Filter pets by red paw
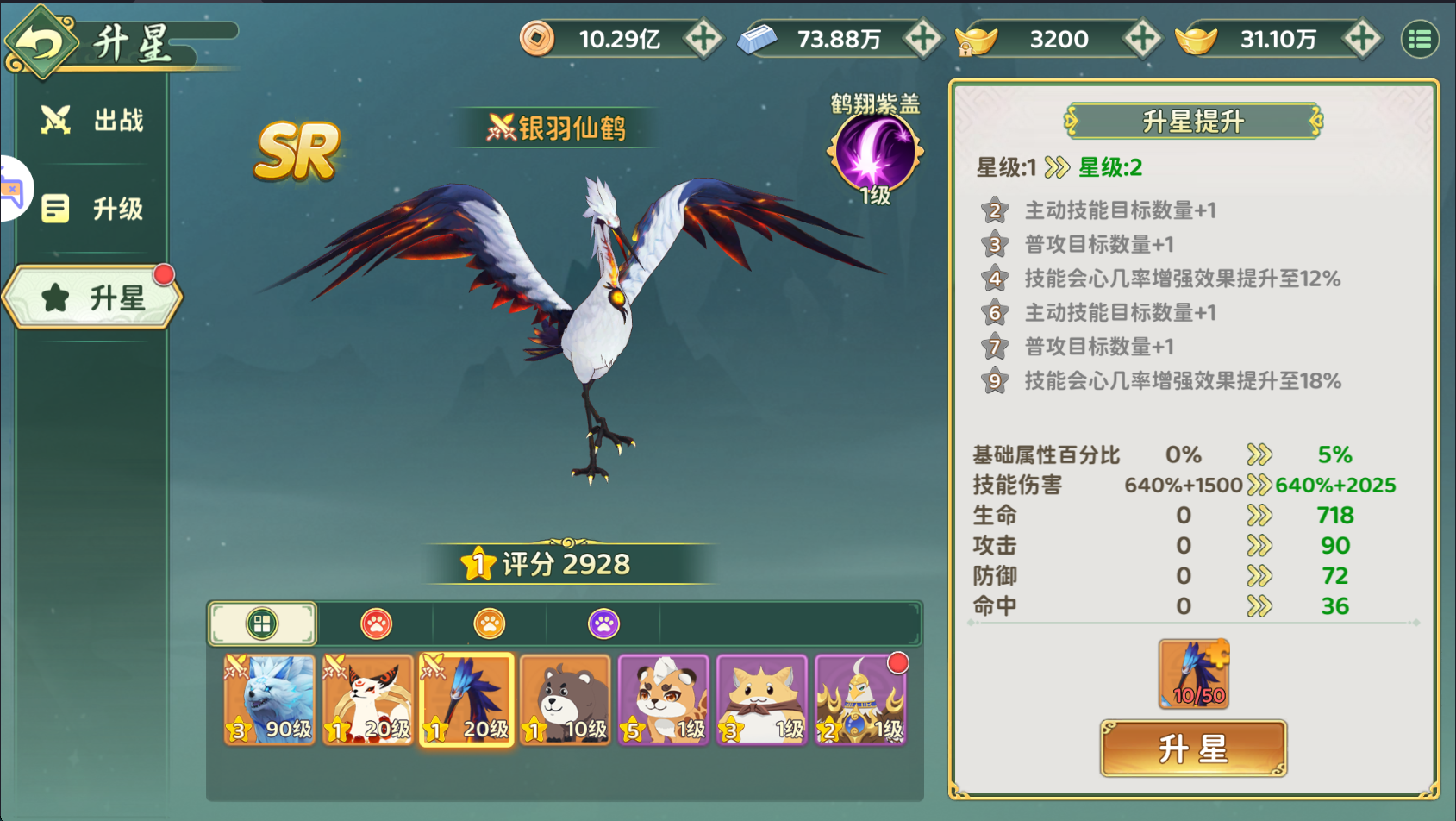This screenshot has height=821, width=1456. coord(376,624)
